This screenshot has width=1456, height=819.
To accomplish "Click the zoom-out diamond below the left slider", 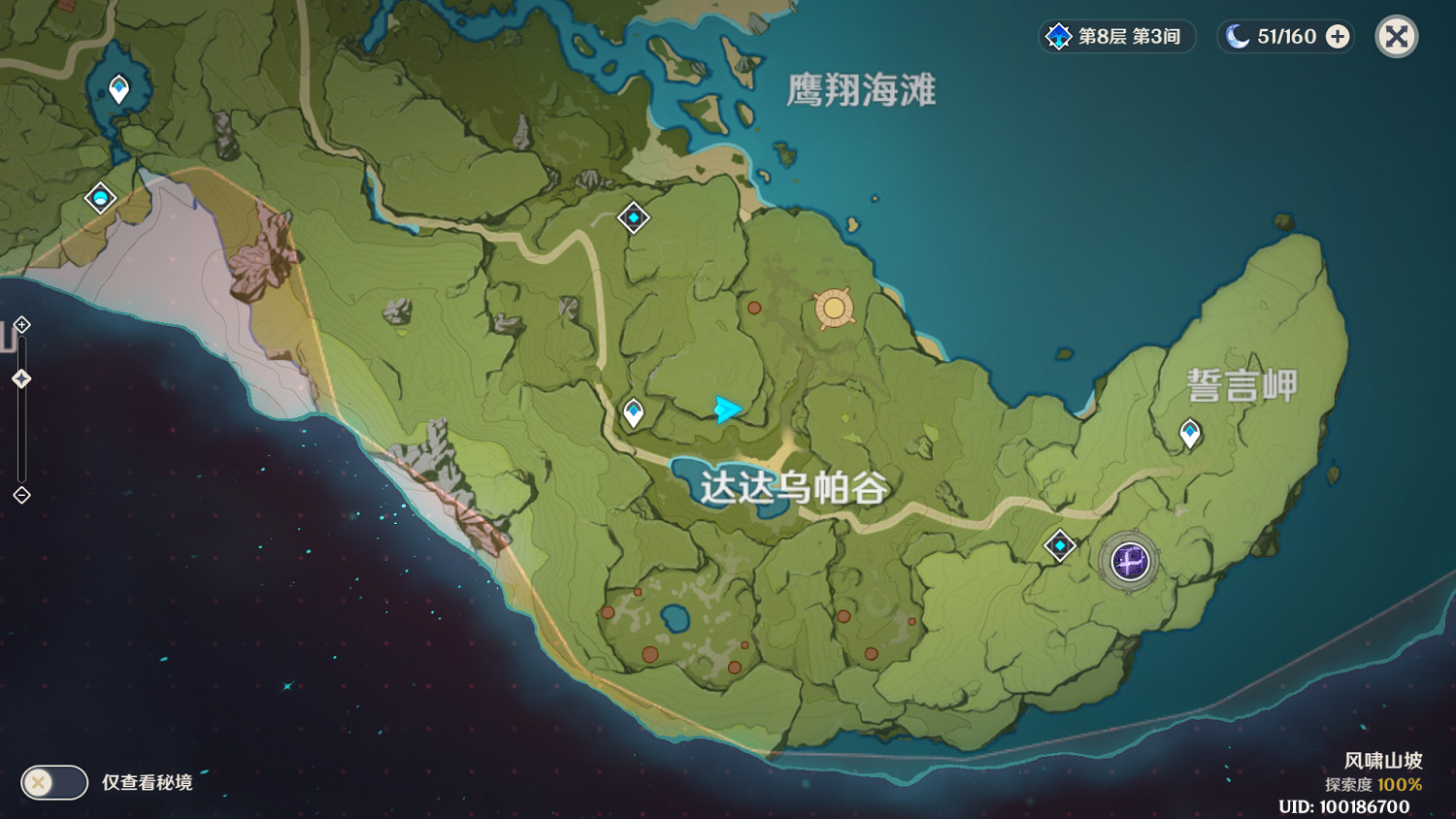I will click(21, 496).
